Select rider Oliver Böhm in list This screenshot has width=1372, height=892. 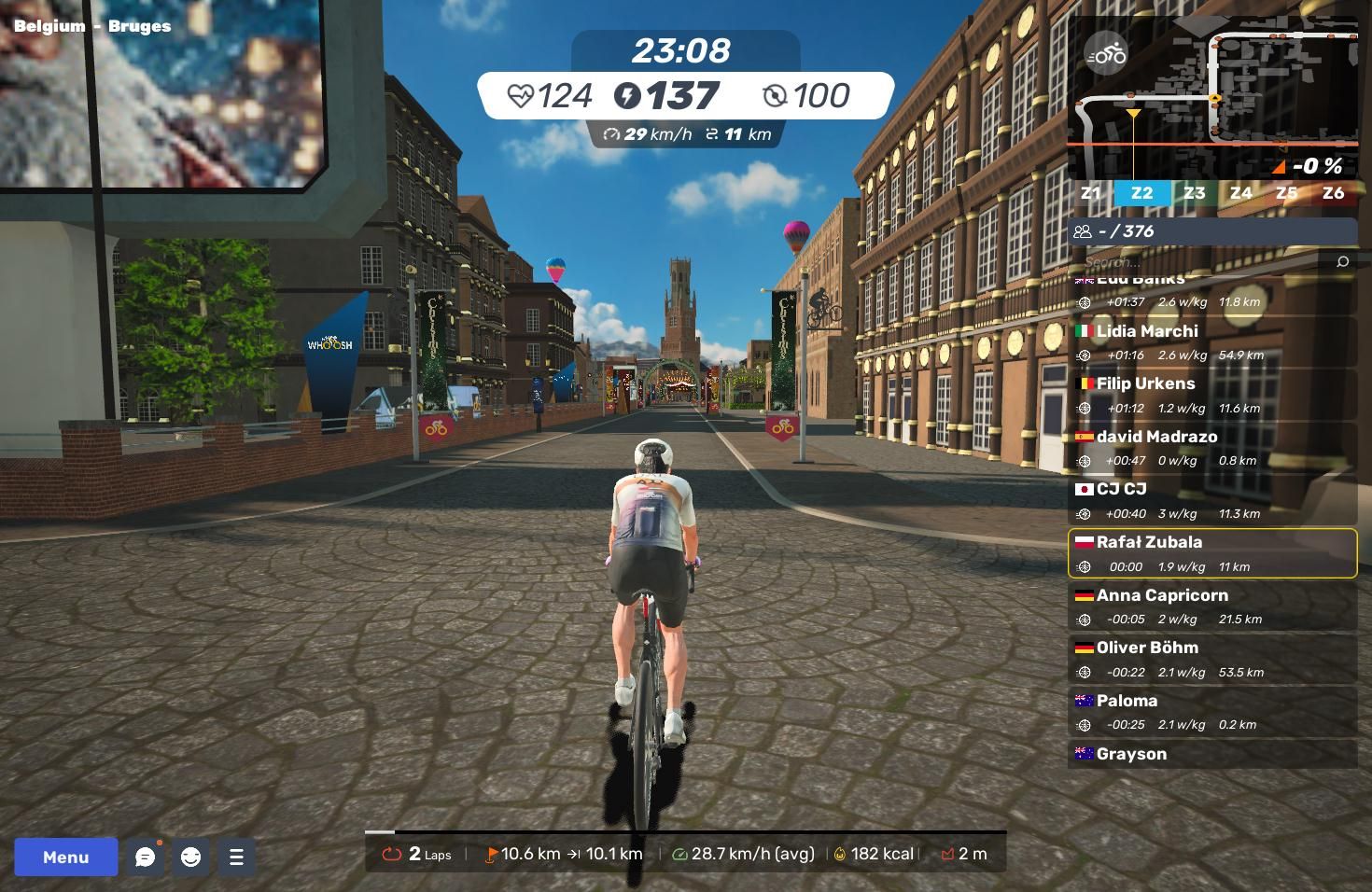(x=1211, y=659)
